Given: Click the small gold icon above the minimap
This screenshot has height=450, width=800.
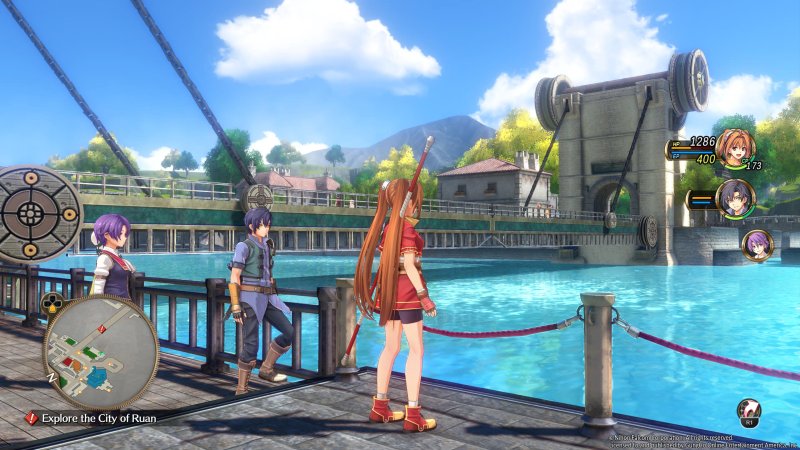Looking at the screenshot, I should 54,304.
